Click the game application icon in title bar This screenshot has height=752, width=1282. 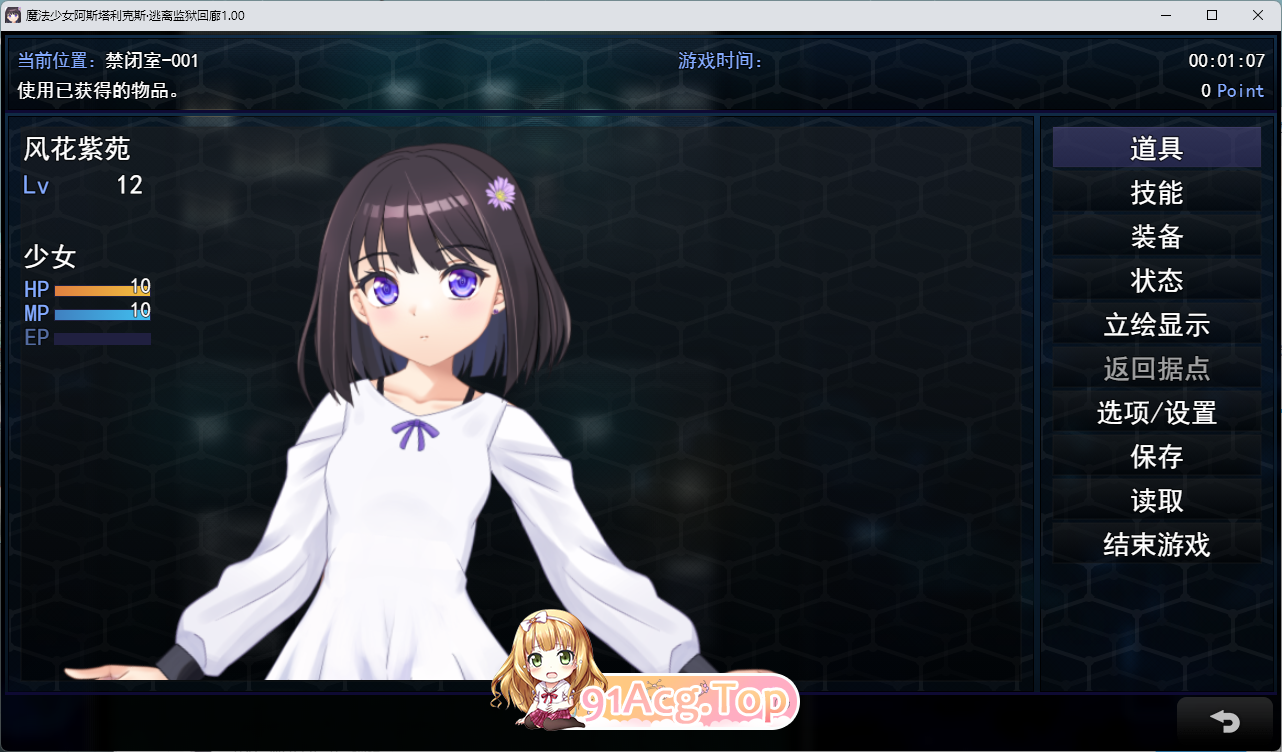(12, 14)
